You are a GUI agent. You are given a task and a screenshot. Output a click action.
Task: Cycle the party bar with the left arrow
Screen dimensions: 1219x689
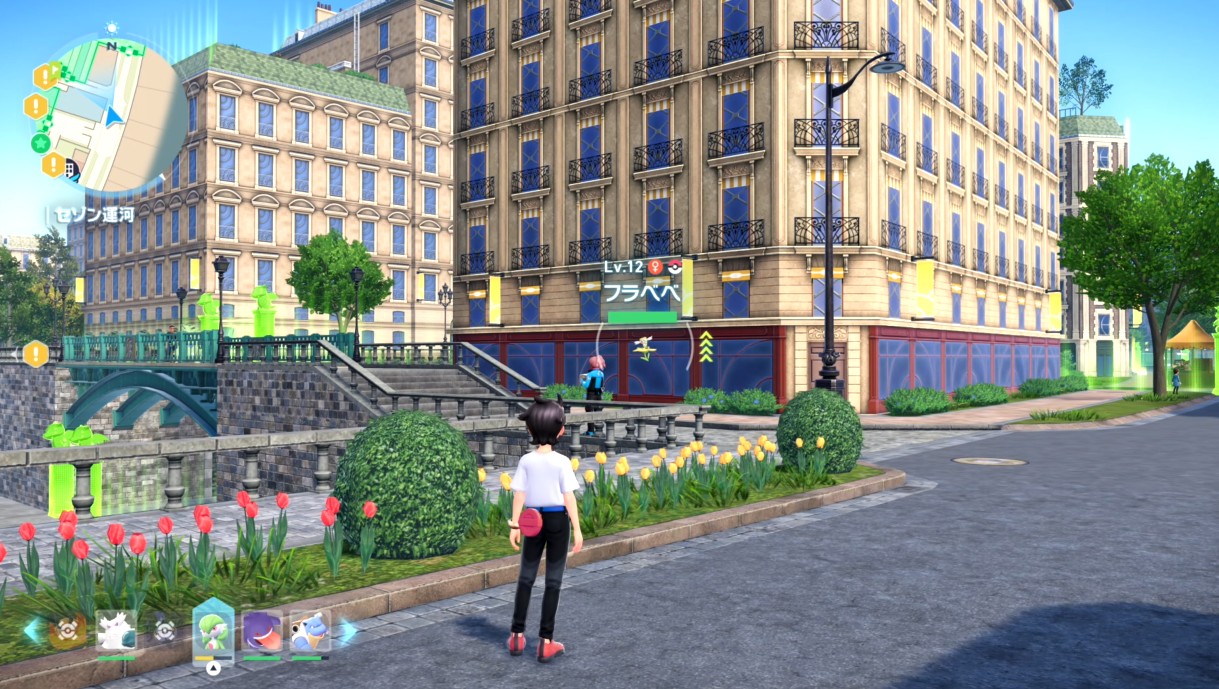pyautogui.click(x=31, y=631)
